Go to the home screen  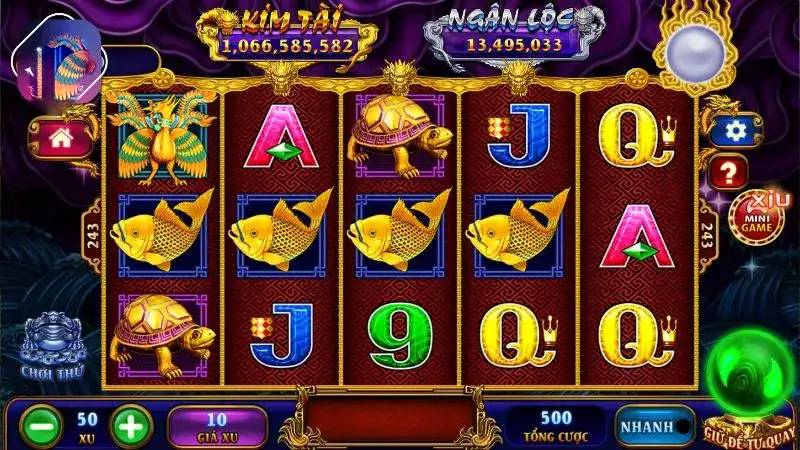(56, 139)
